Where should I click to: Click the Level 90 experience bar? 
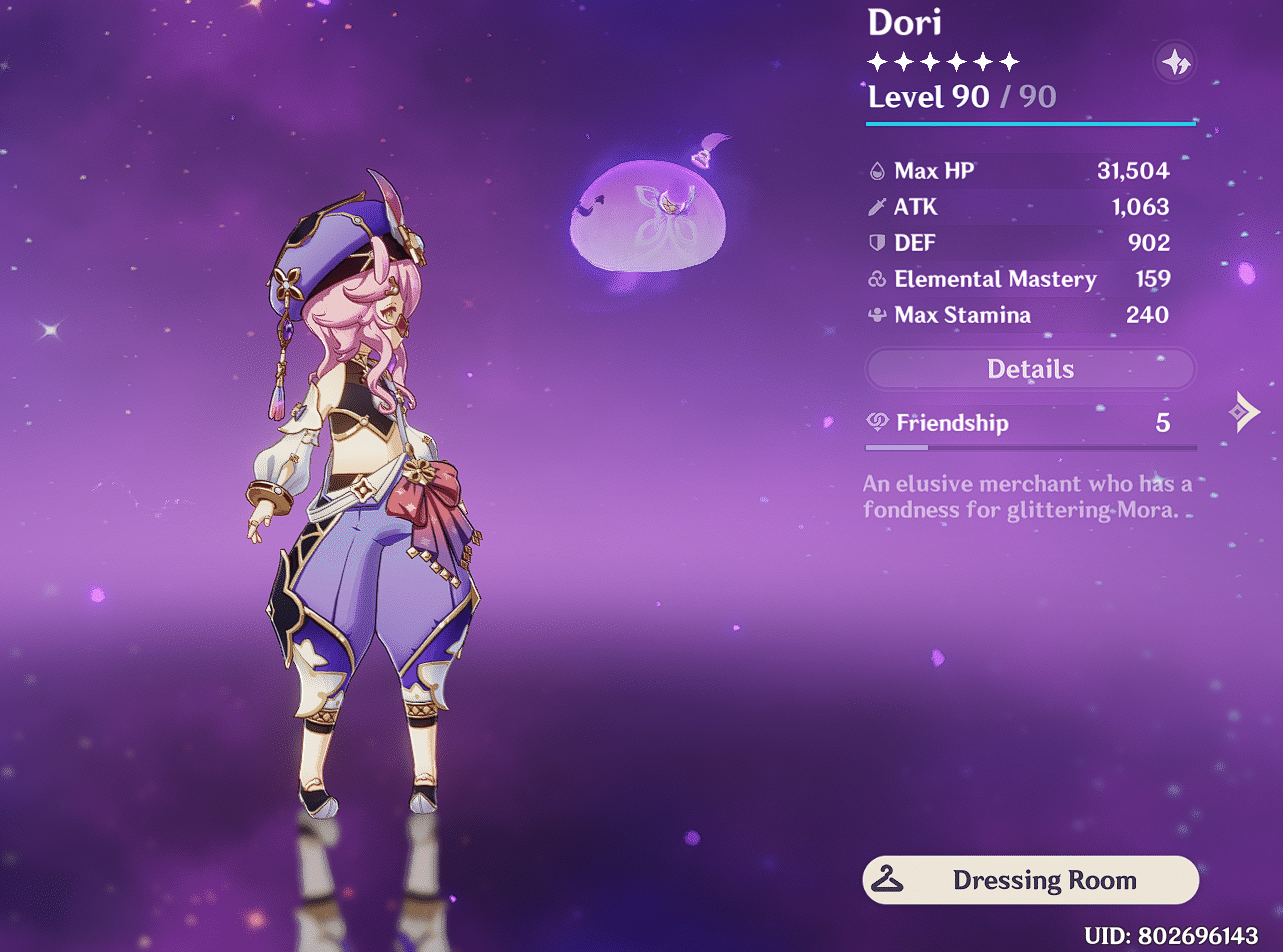click(1030, 122)
